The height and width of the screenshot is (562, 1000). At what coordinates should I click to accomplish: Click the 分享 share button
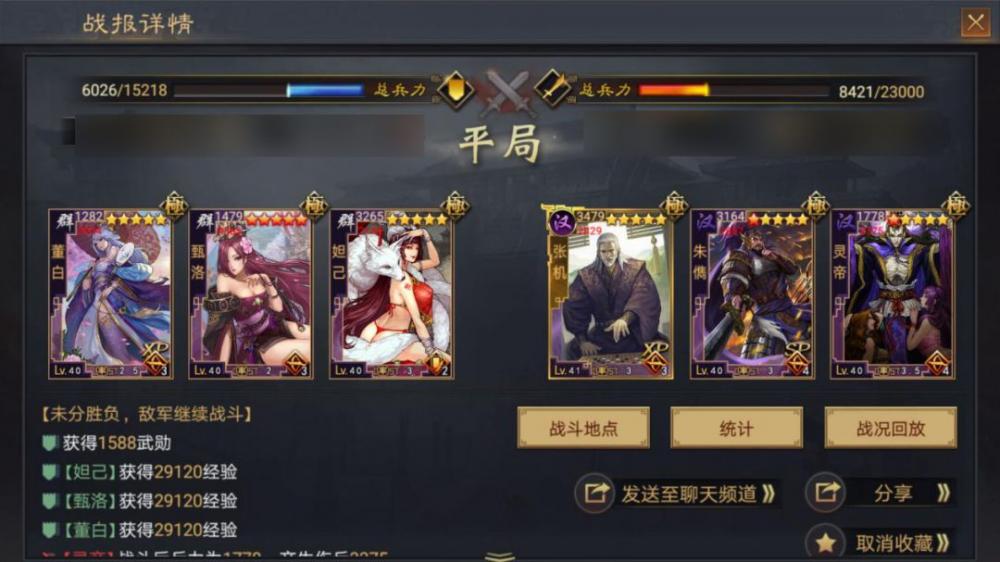pos(879,493)
